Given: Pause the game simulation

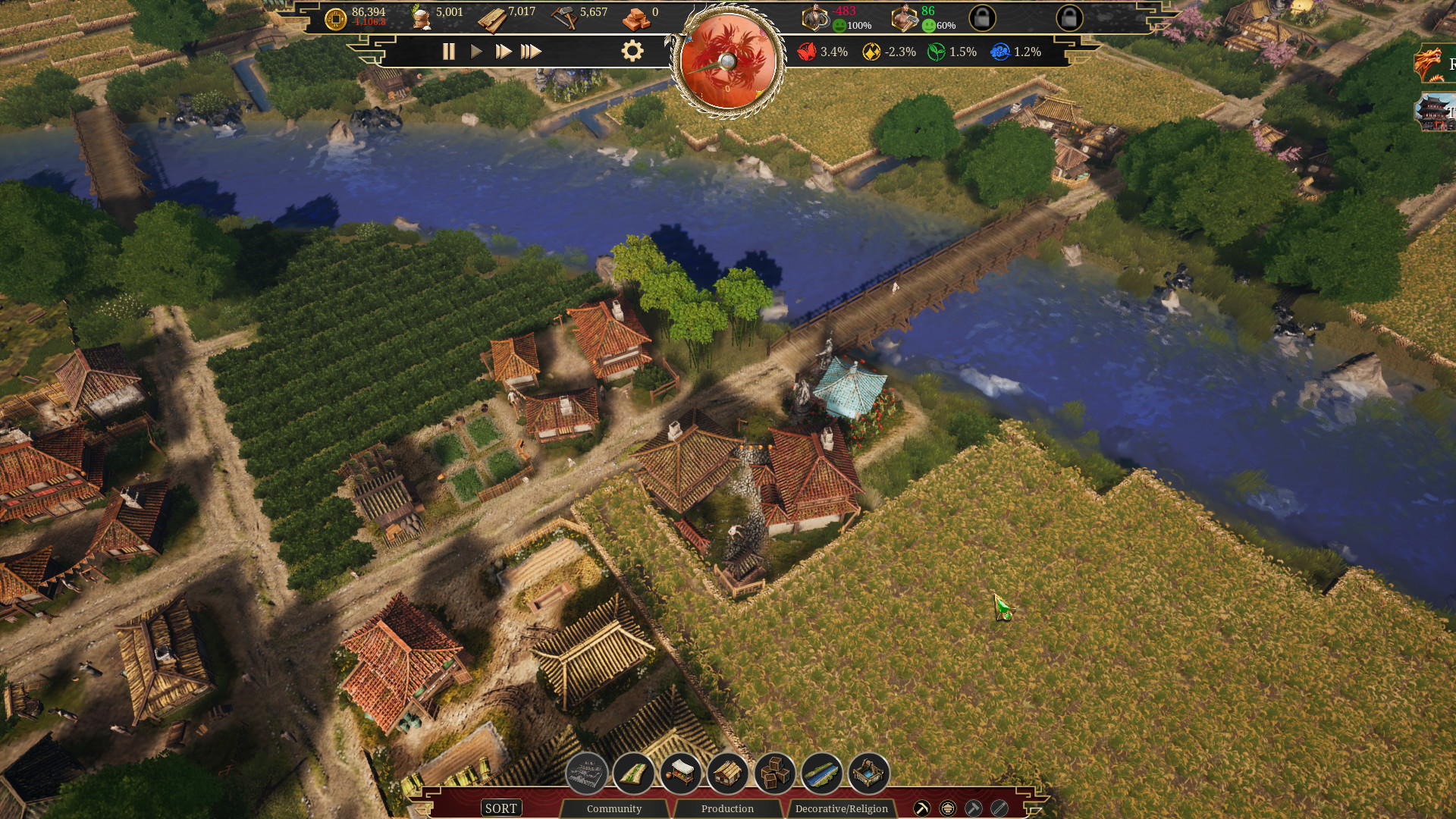Looking at the screenshot, I should (448, 52).
